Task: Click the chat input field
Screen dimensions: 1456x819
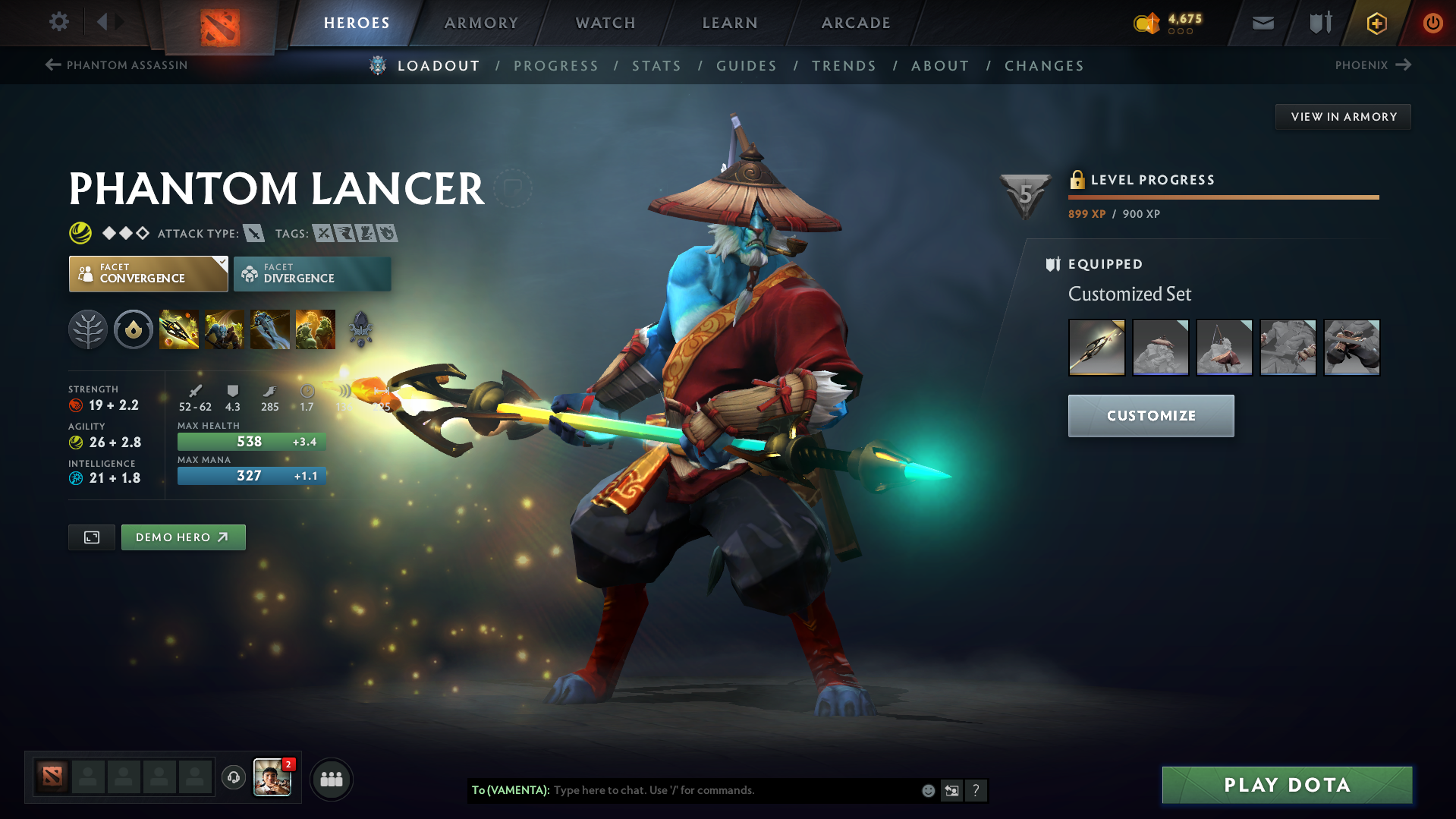Action: pyautogui.click(x=721, y=790)
